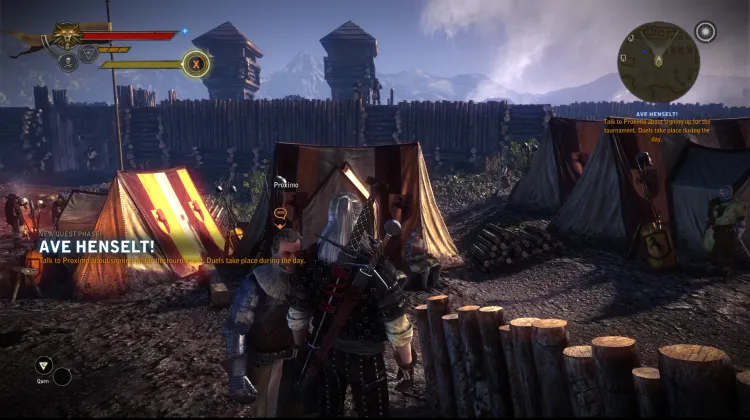Click the empty round slot beside Quen
The image size is (750, 420).
click(63, 377)
